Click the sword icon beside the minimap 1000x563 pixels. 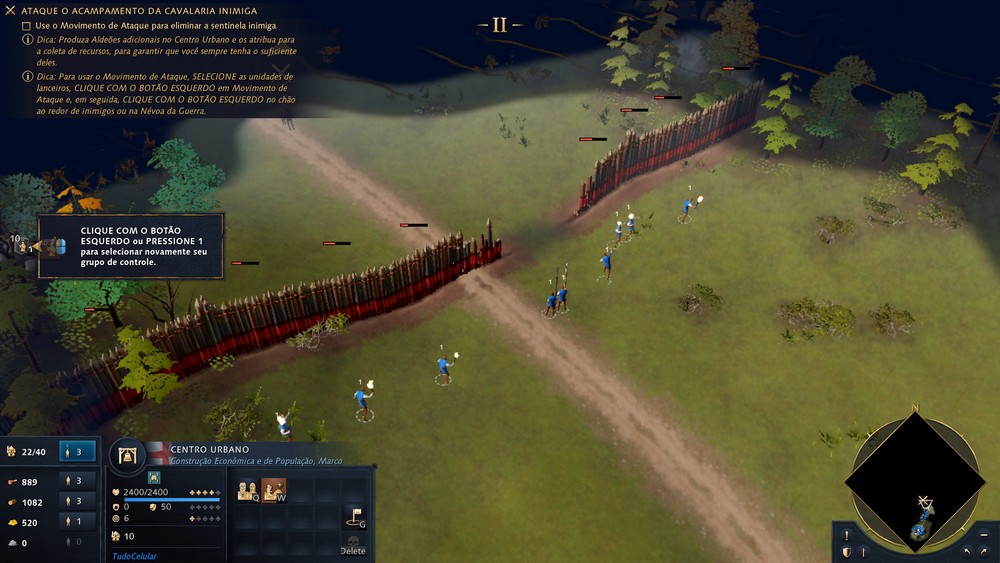pos(862,551)
